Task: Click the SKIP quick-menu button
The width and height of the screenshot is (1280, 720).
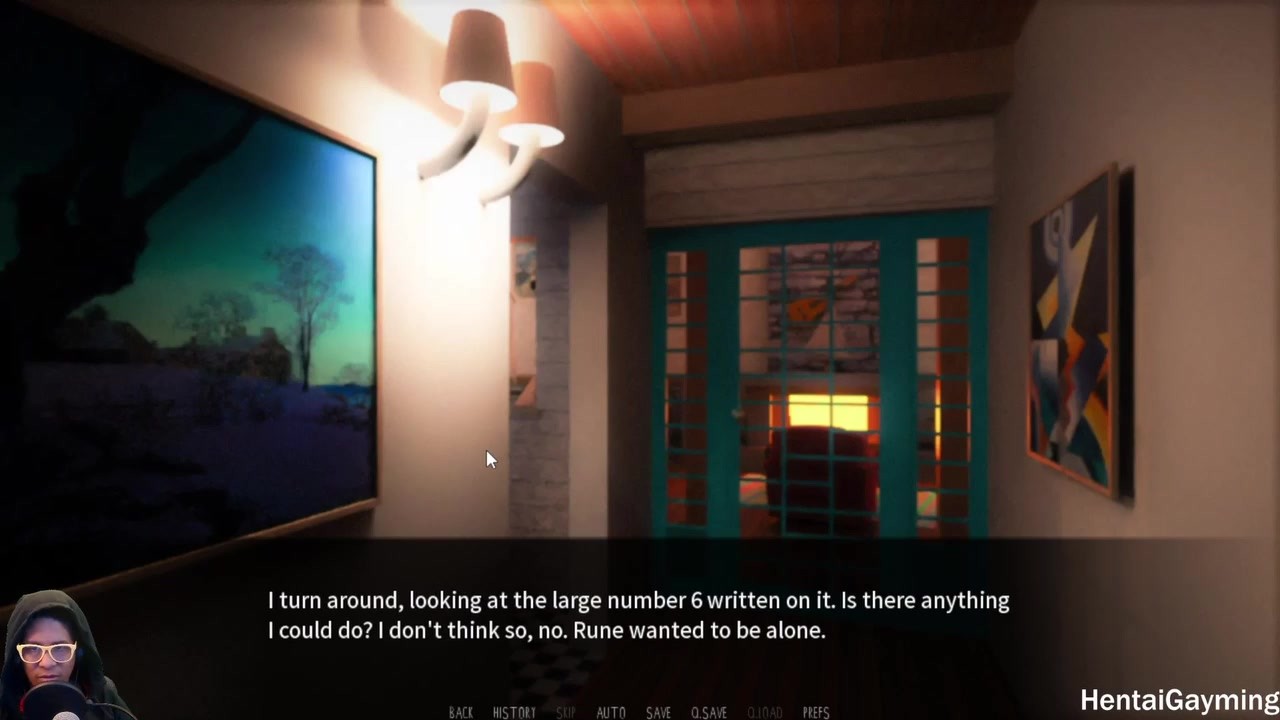Action: click(x=565, y=712)
